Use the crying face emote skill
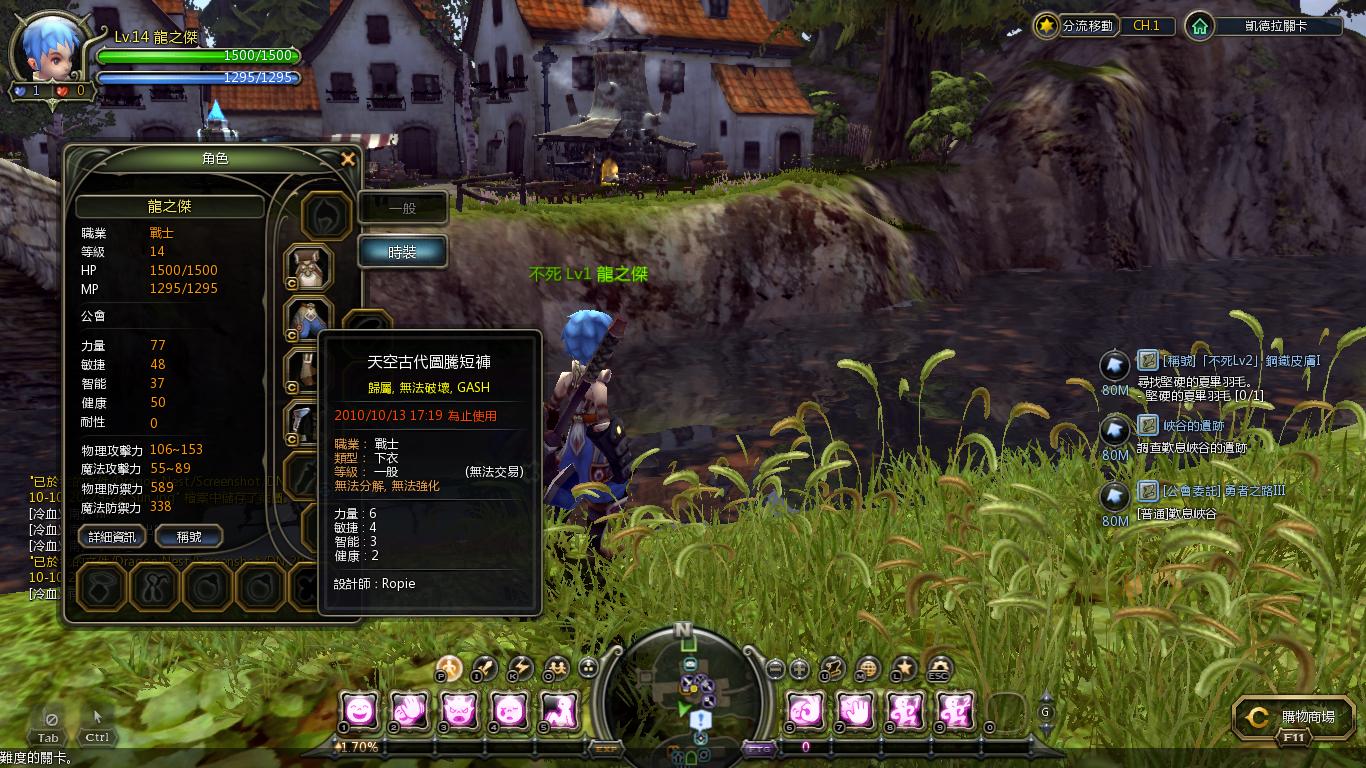 [x=507, y=710]
